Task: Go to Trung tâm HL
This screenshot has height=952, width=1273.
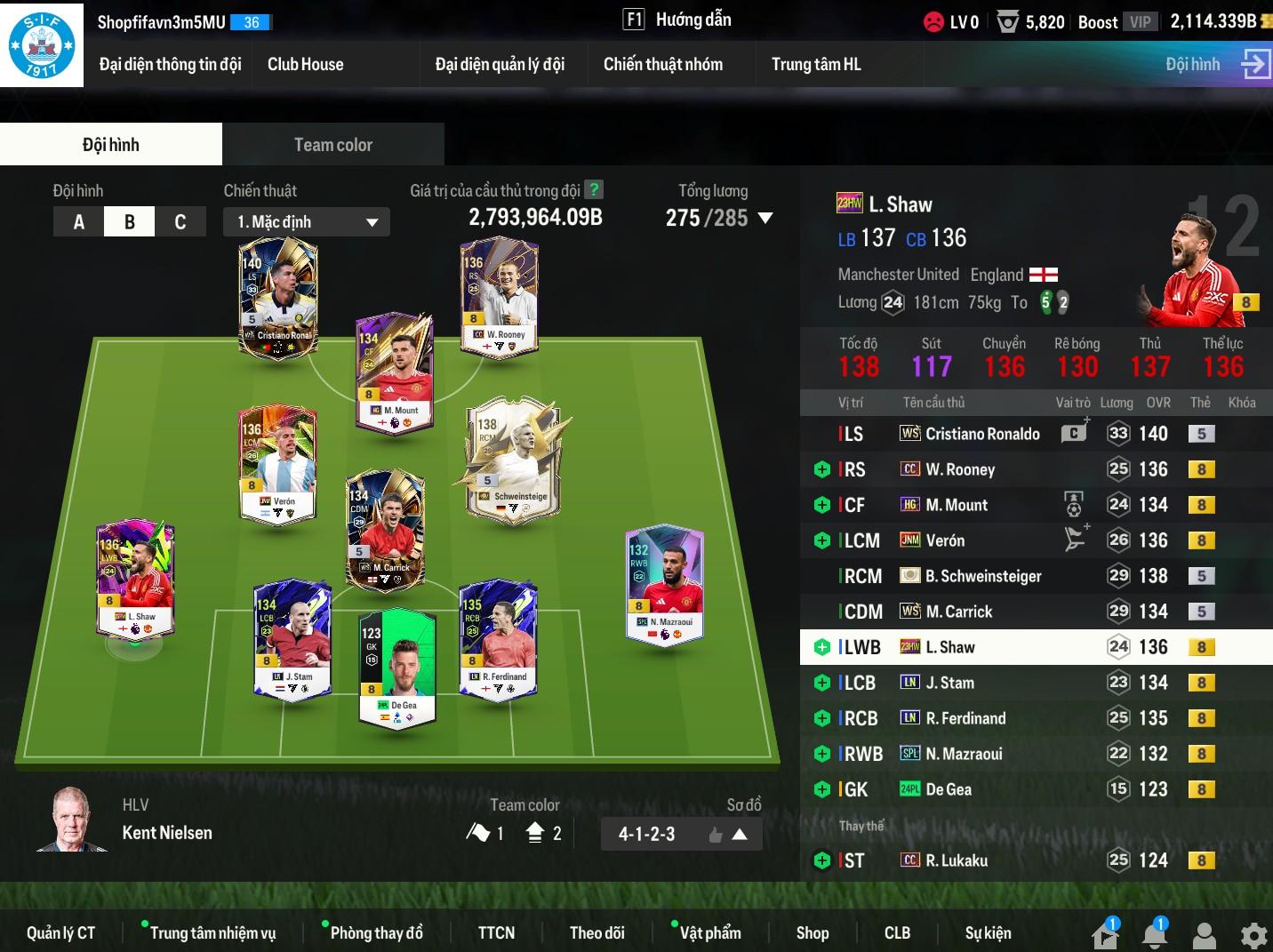Action: click(x=815, y=64)
